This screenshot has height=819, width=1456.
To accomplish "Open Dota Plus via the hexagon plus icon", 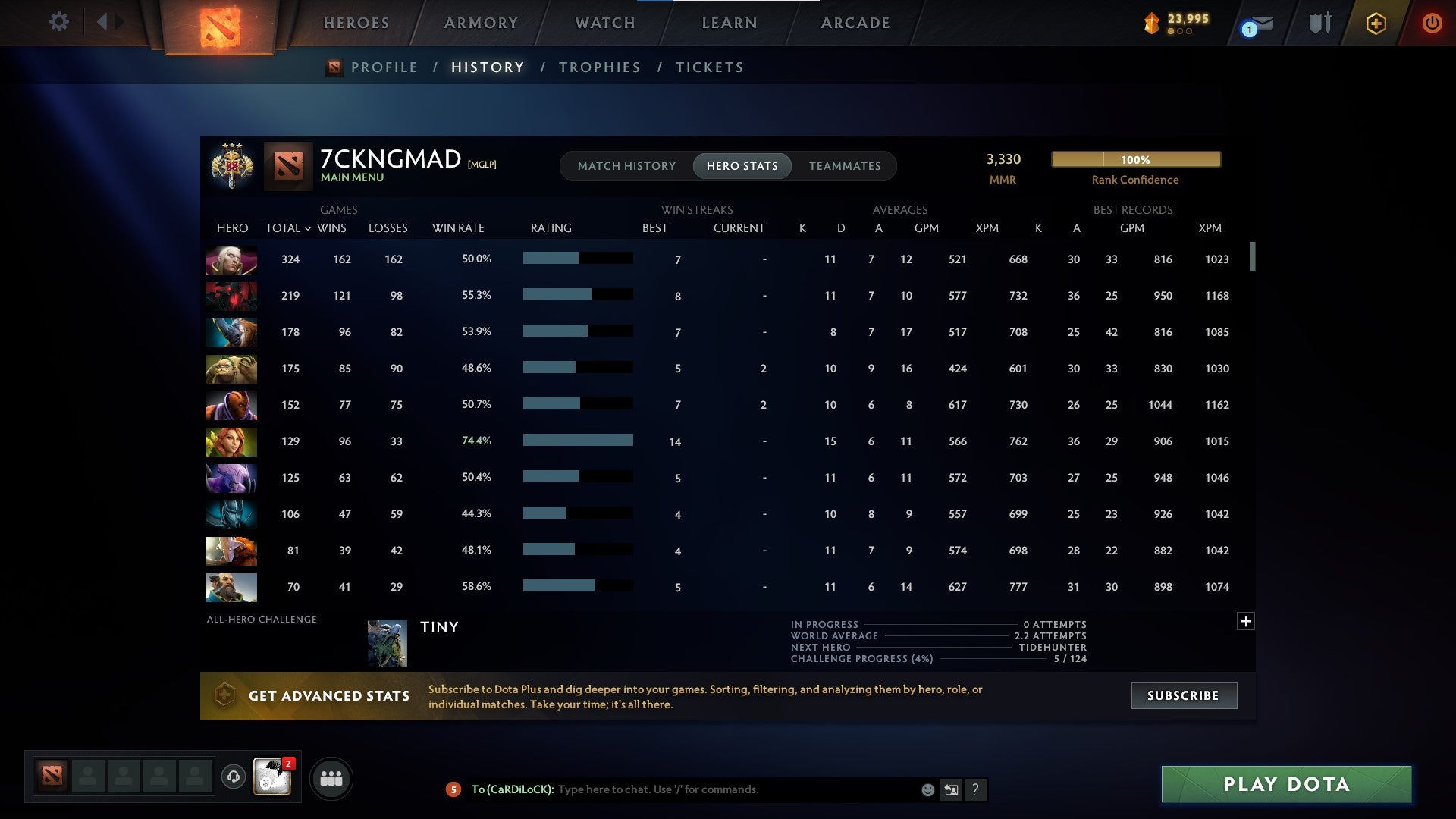I will (x=1376, y=22).
